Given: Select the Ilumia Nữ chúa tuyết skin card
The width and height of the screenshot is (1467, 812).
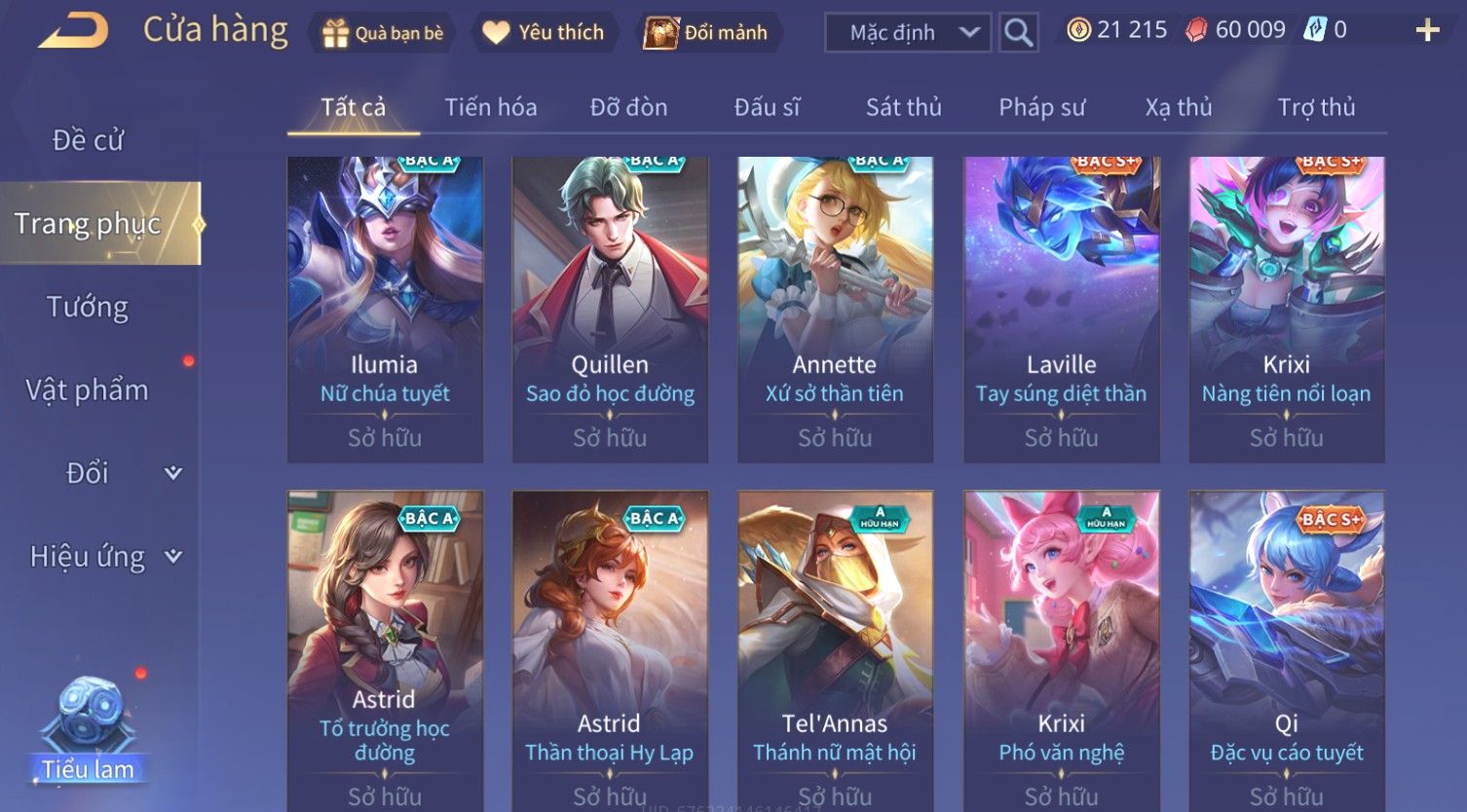Looking at the screenshot, I should point(385,310).
